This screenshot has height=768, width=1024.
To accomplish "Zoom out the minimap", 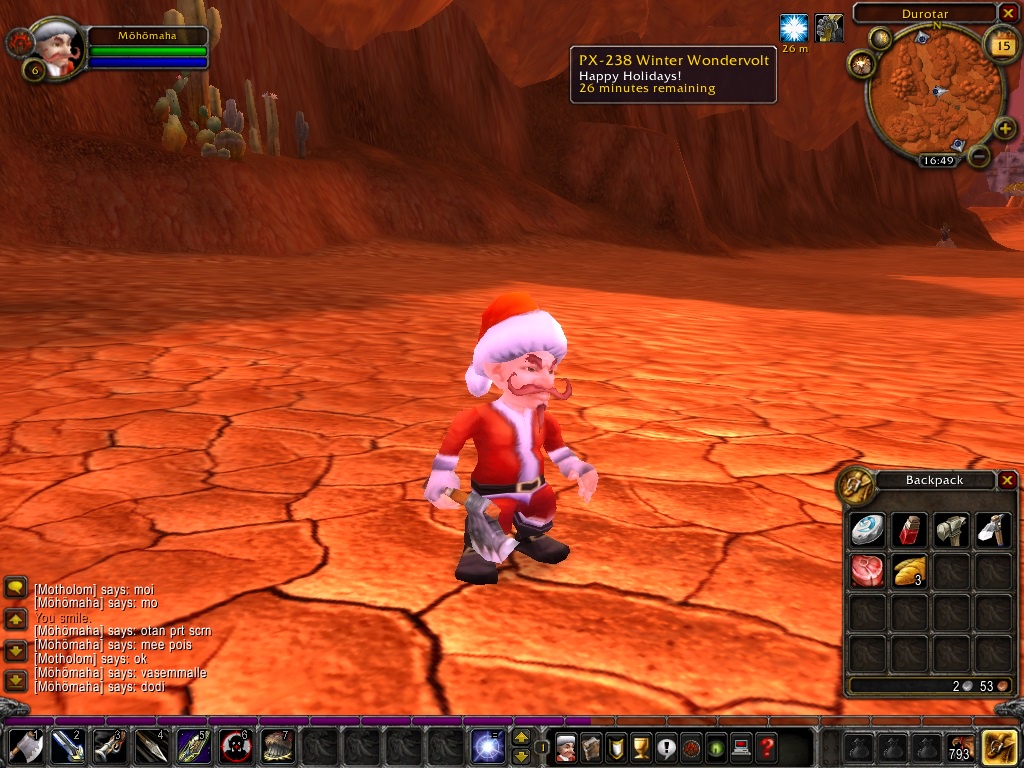I will (x=979, y=157).
